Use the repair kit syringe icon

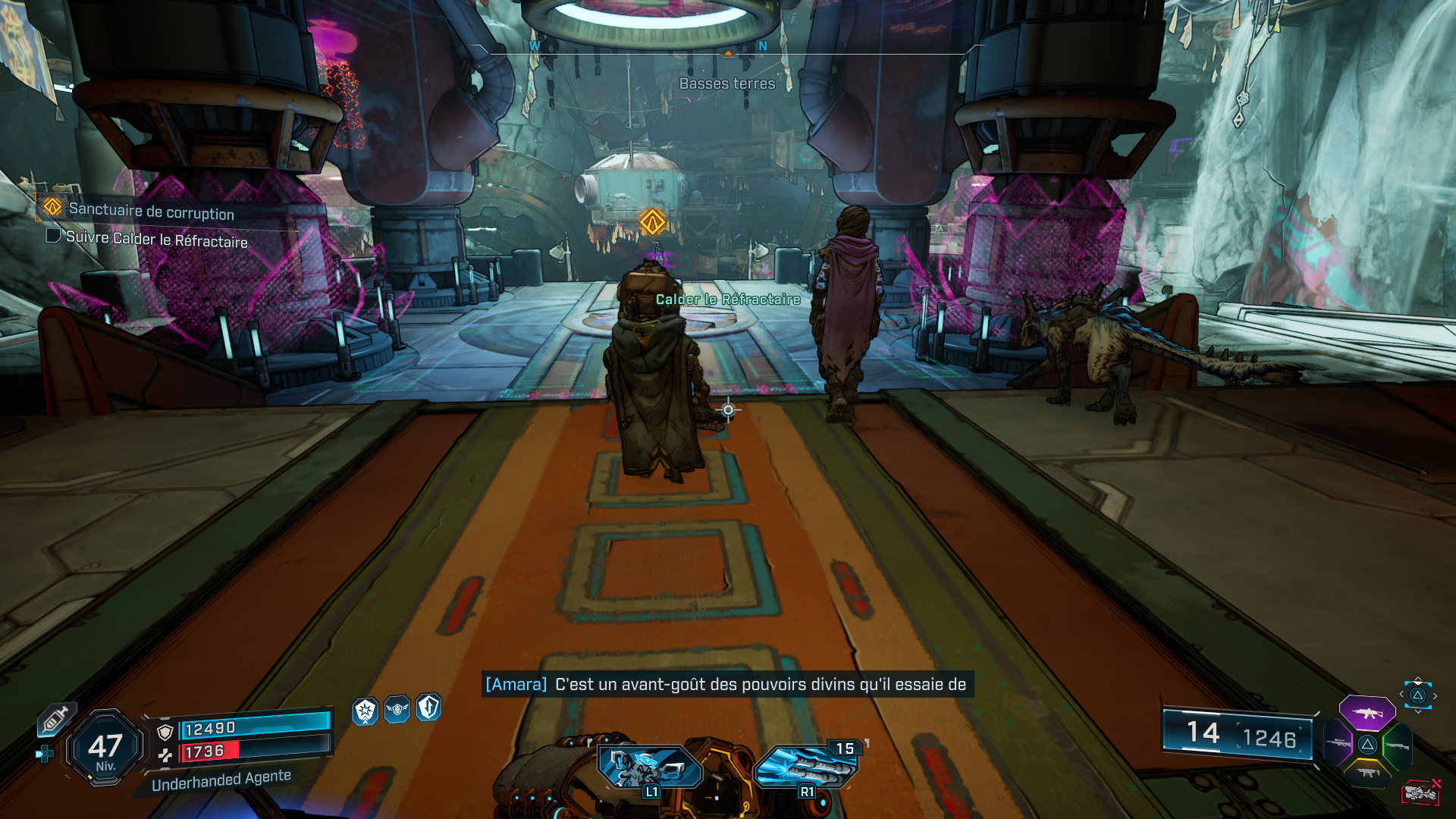55,720
